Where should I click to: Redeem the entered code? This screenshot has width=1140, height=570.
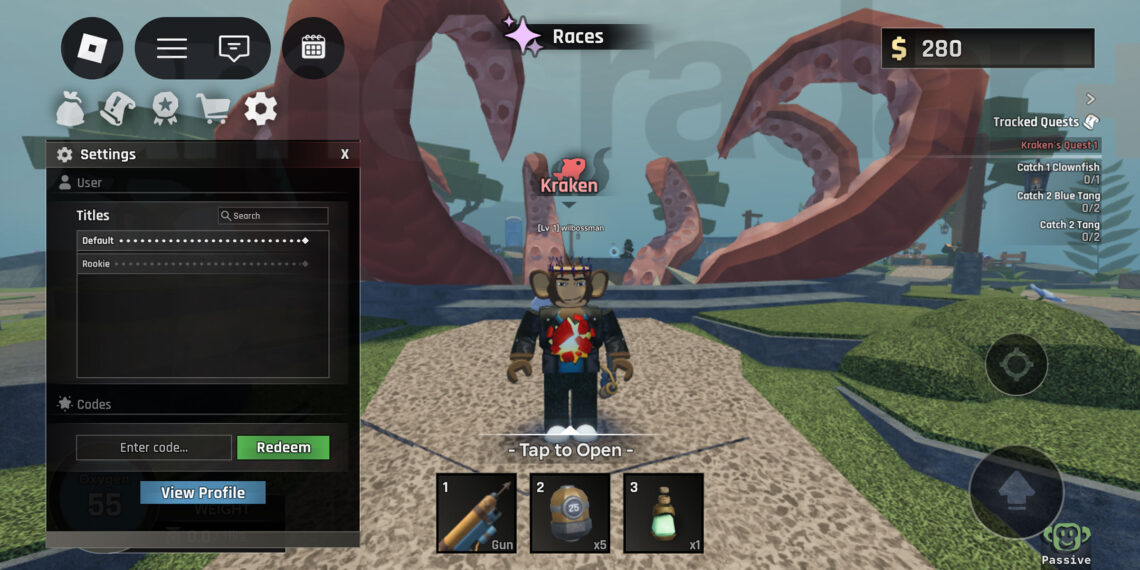pyautogui.click(x=283, y=448)
